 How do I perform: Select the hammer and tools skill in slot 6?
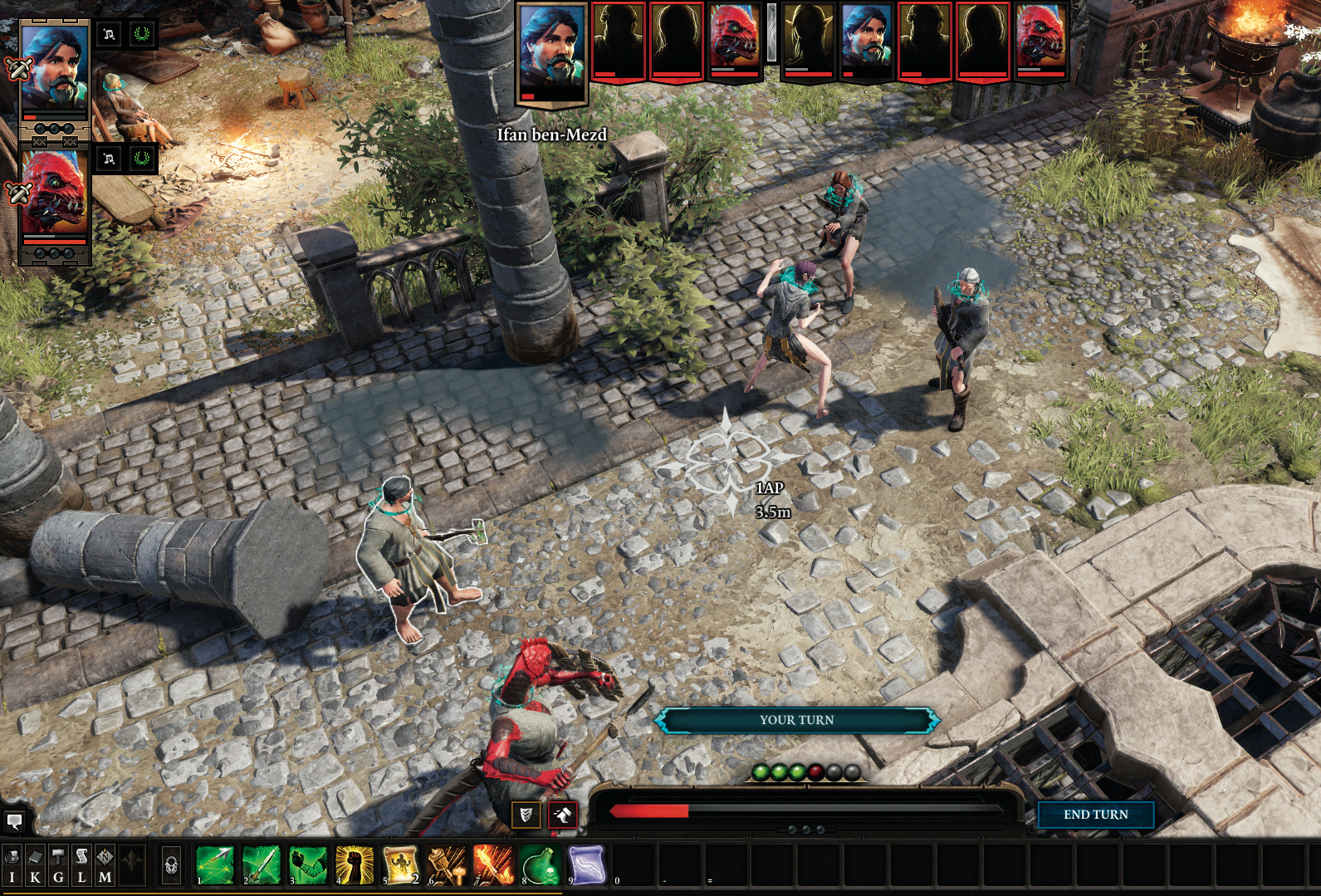[x=448, y=864]
